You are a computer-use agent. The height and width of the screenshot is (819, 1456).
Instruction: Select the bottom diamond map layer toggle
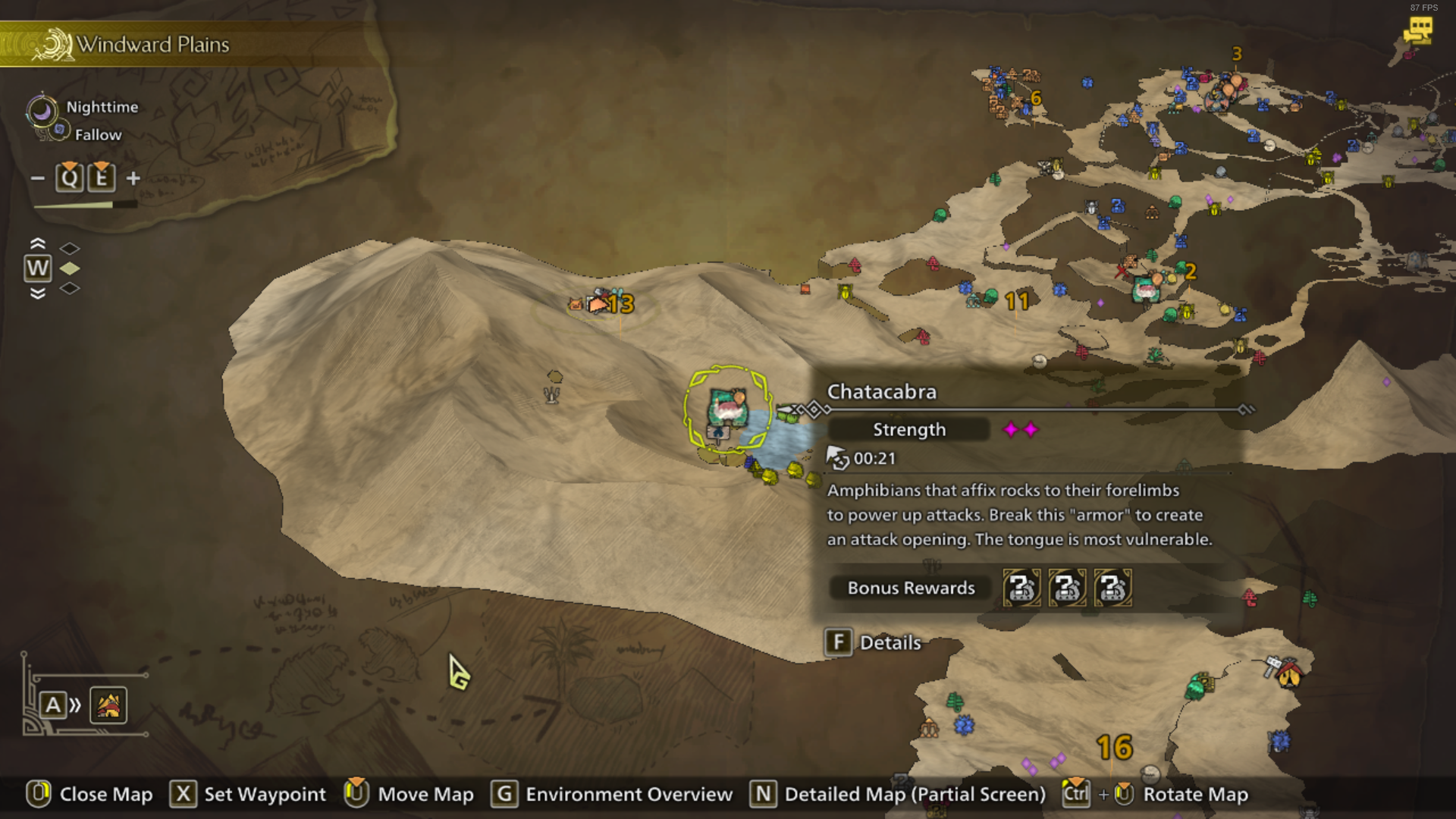(x=71, y=288)
